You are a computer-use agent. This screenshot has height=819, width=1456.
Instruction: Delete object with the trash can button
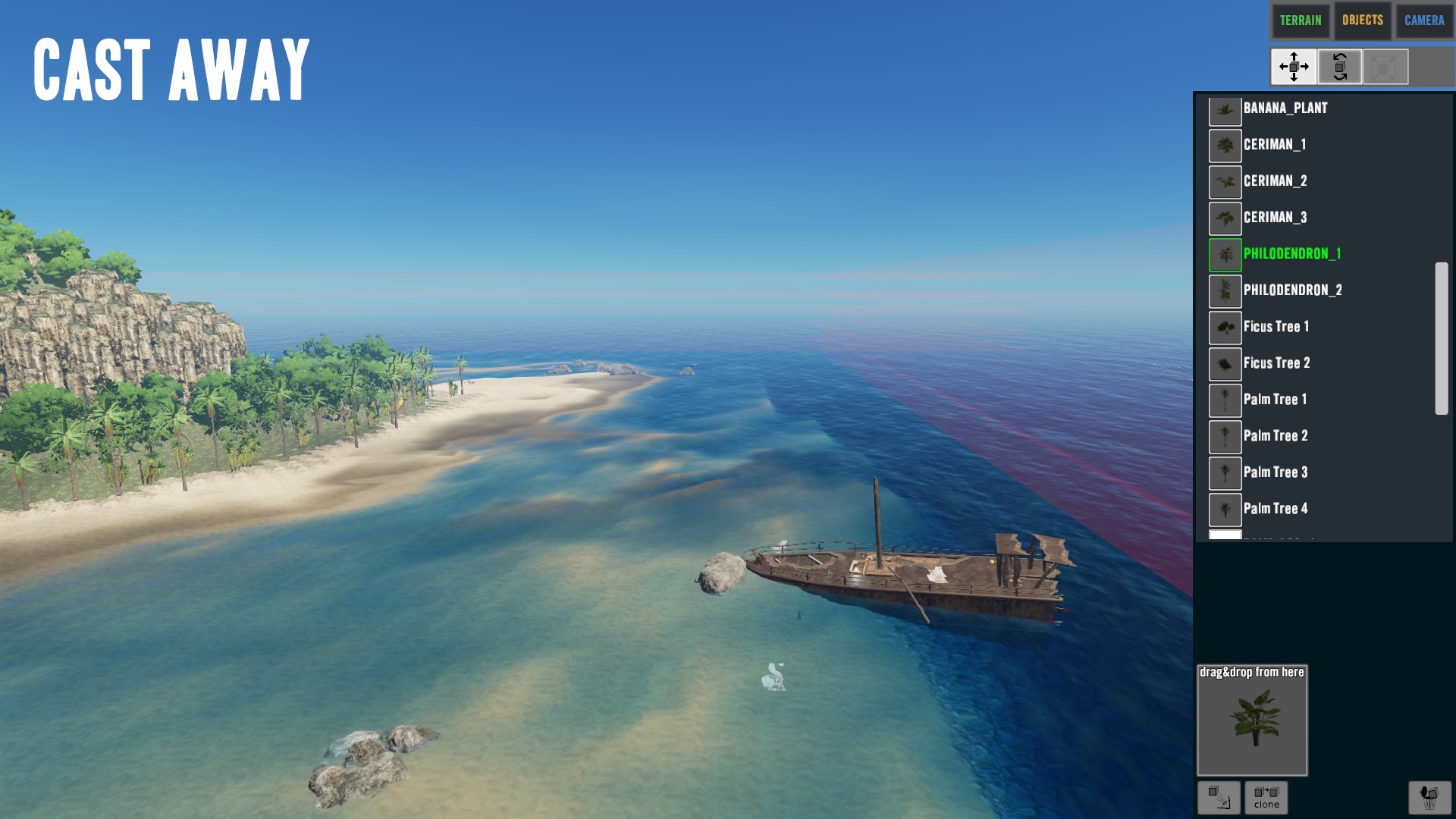[1429, 798]
